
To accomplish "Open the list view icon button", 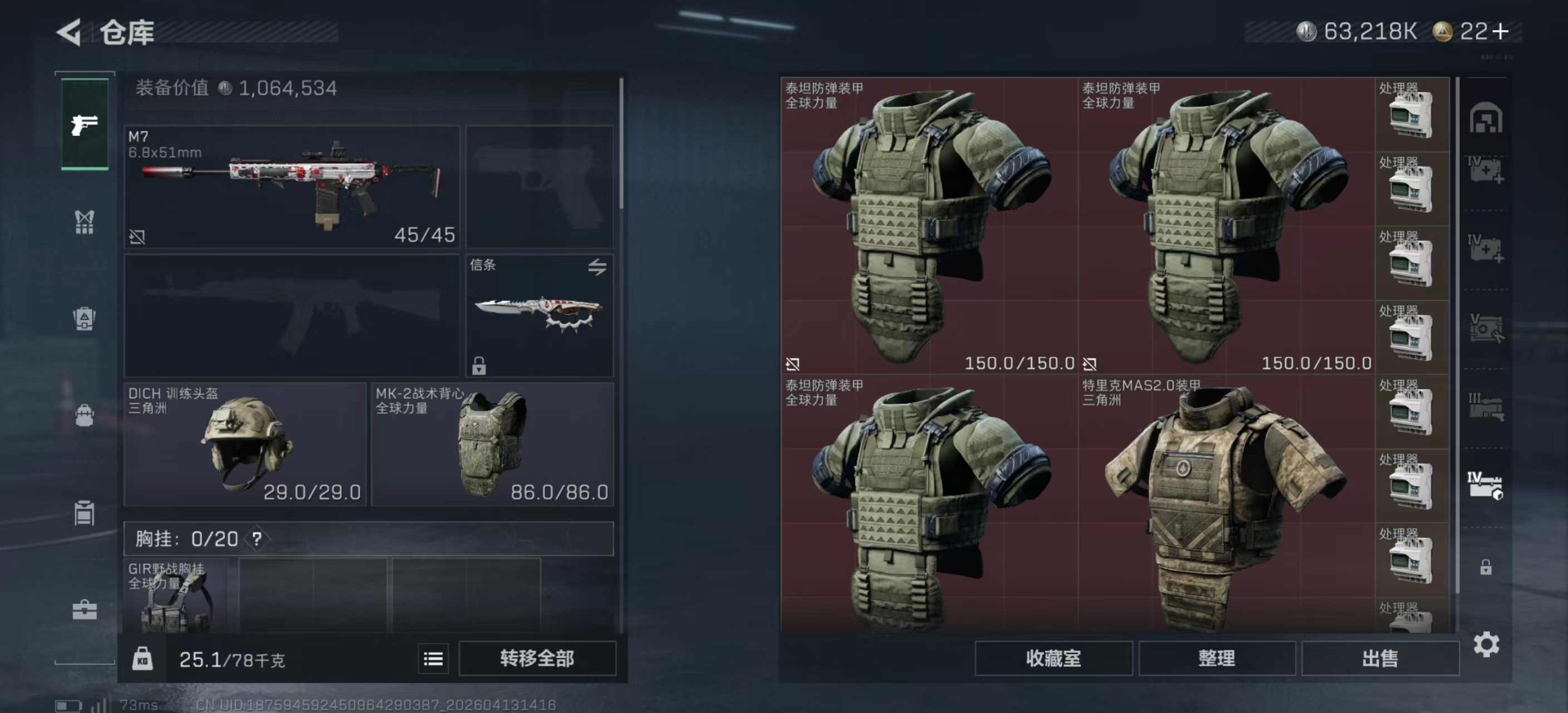I will (433, 659).
